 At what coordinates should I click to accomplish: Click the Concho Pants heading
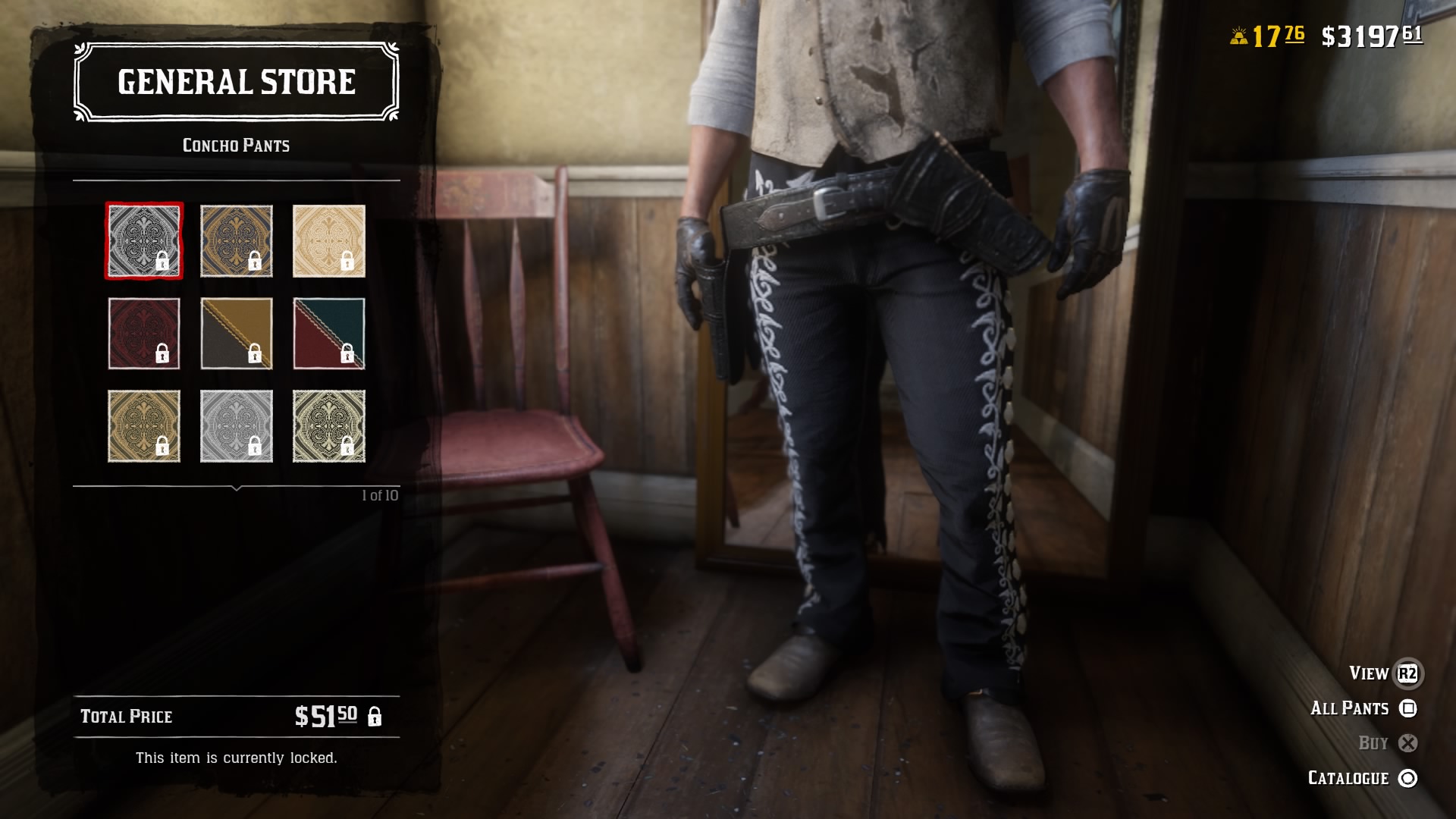[x=235, y=146]
